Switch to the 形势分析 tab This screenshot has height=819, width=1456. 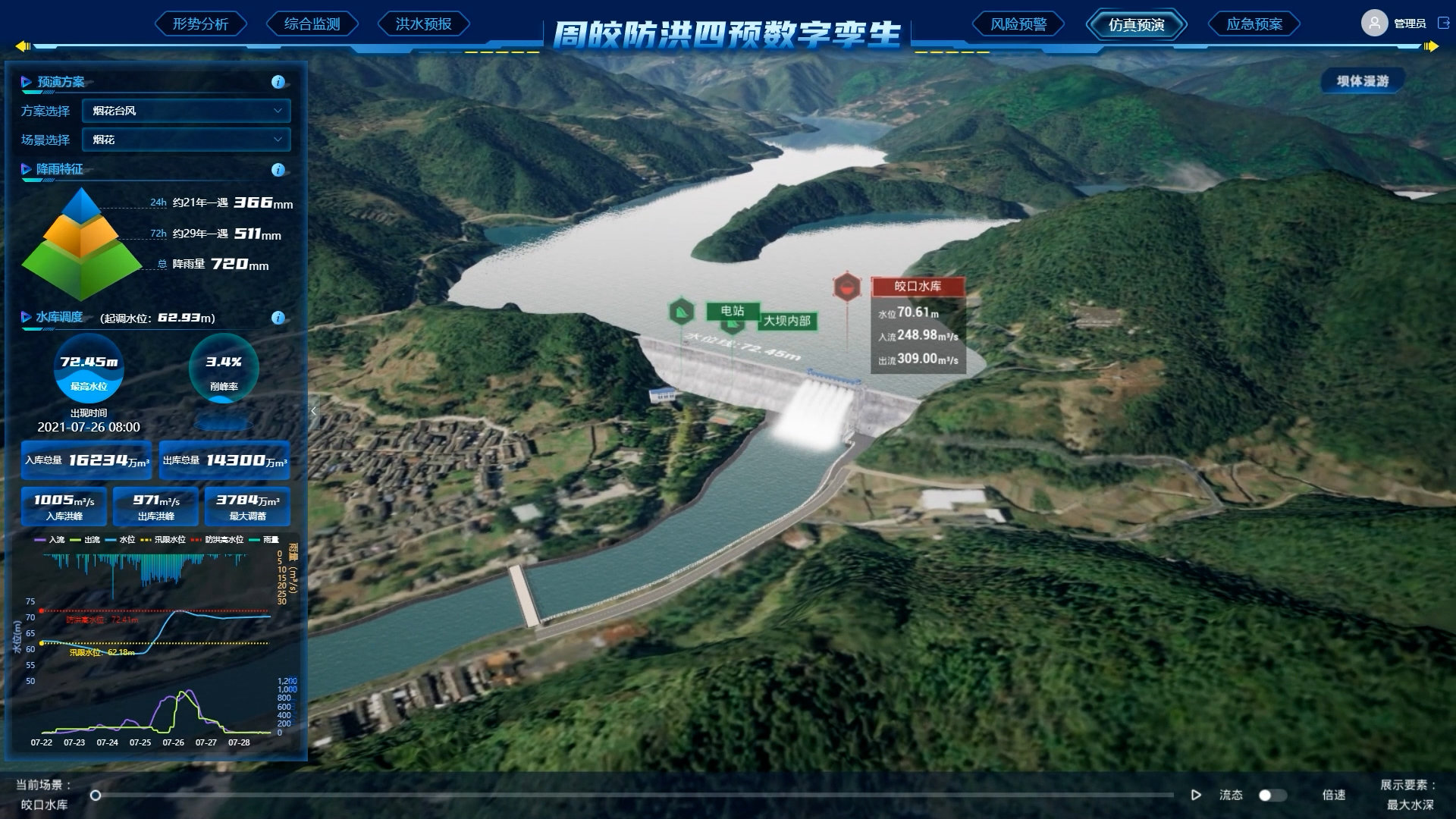200,24
